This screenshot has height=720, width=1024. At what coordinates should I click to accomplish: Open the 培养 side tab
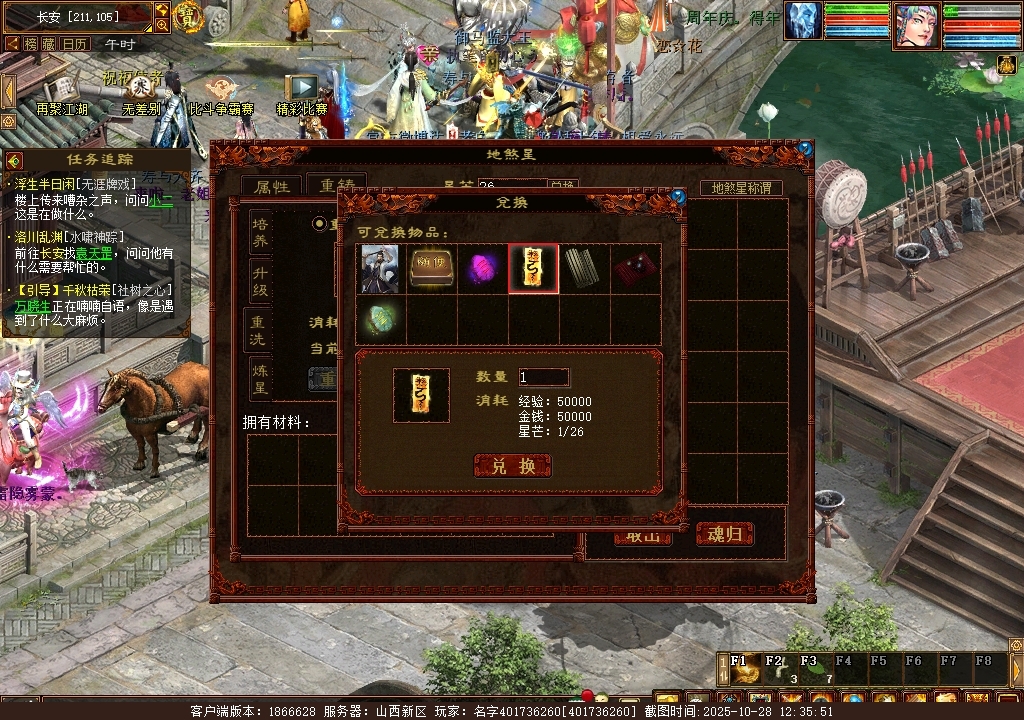[x=260, y=232]
